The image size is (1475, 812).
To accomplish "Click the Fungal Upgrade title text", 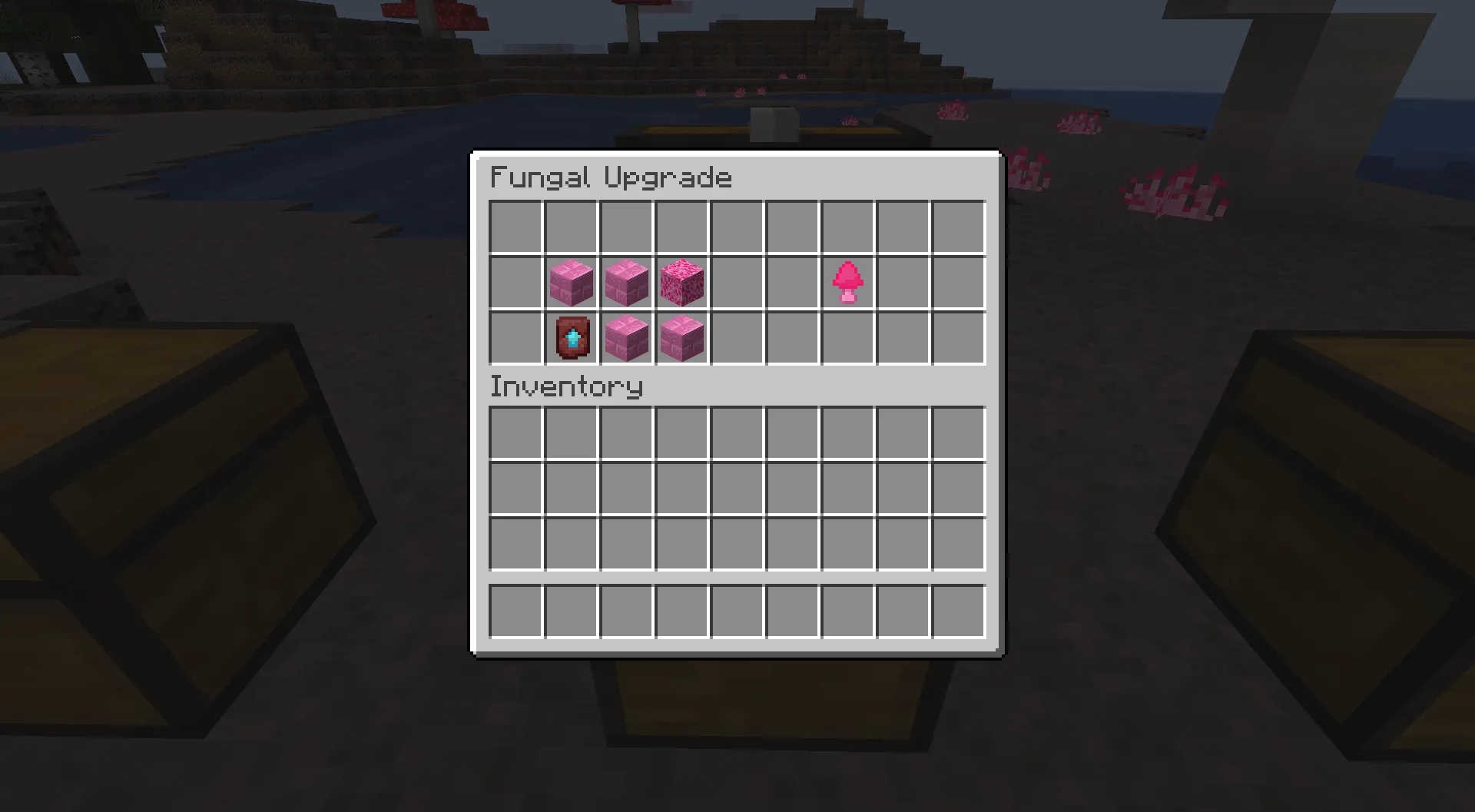I will pyautogui.click(x=611, y=177).
